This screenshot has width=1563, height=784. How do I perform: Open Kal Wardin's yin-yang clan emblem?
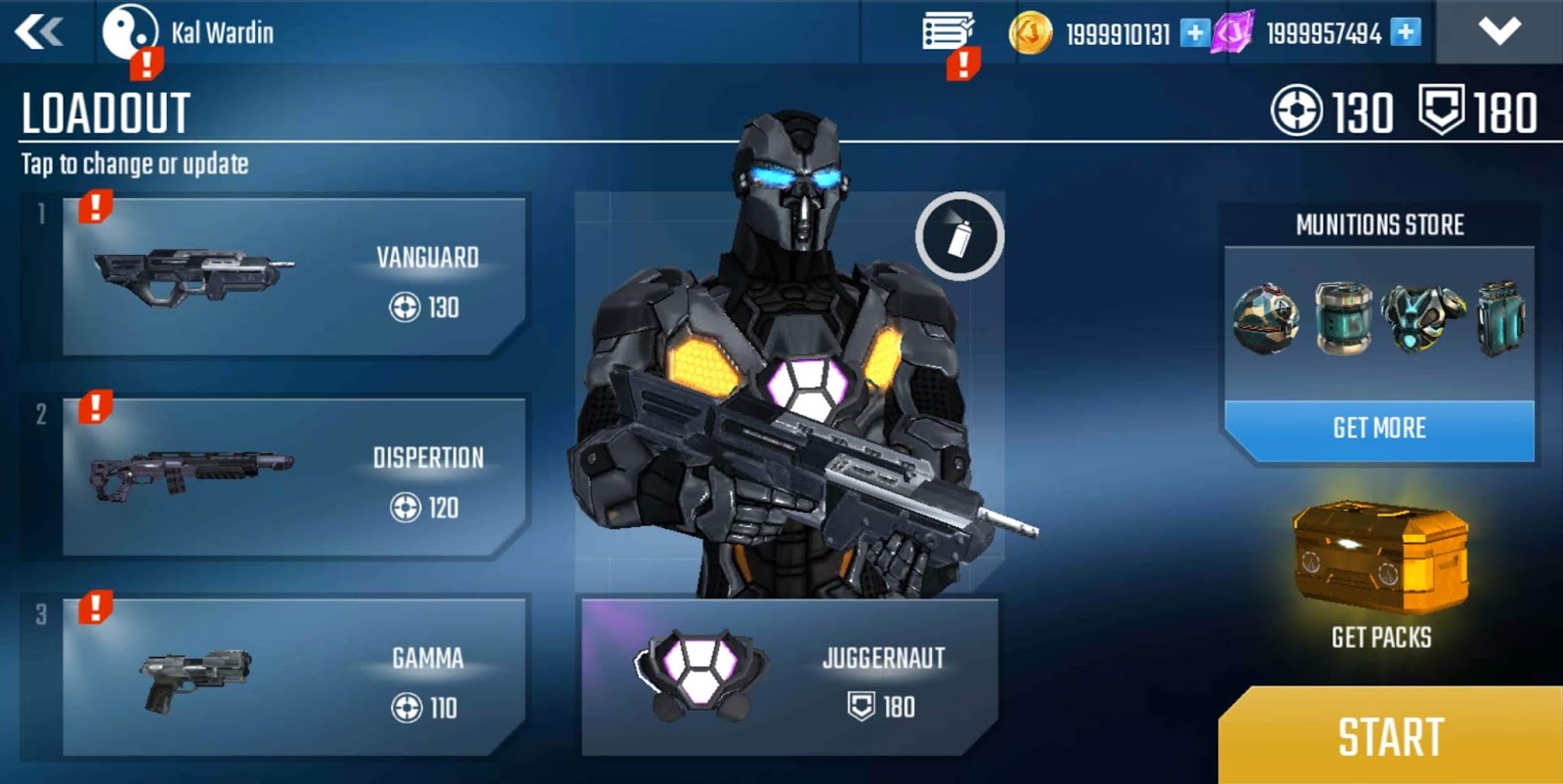[132, 30]
